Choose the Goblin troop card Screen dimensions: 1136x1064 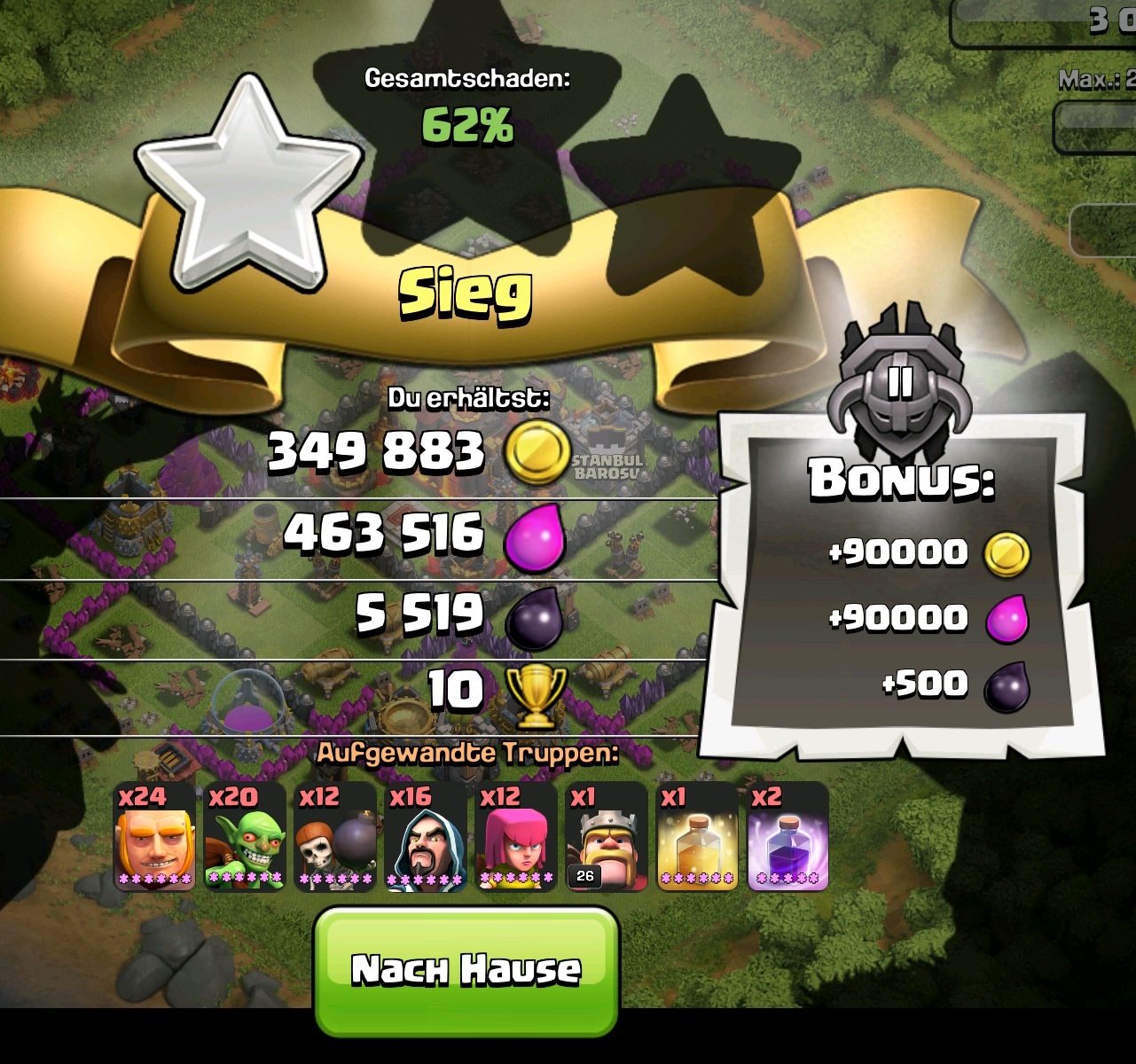245,838
